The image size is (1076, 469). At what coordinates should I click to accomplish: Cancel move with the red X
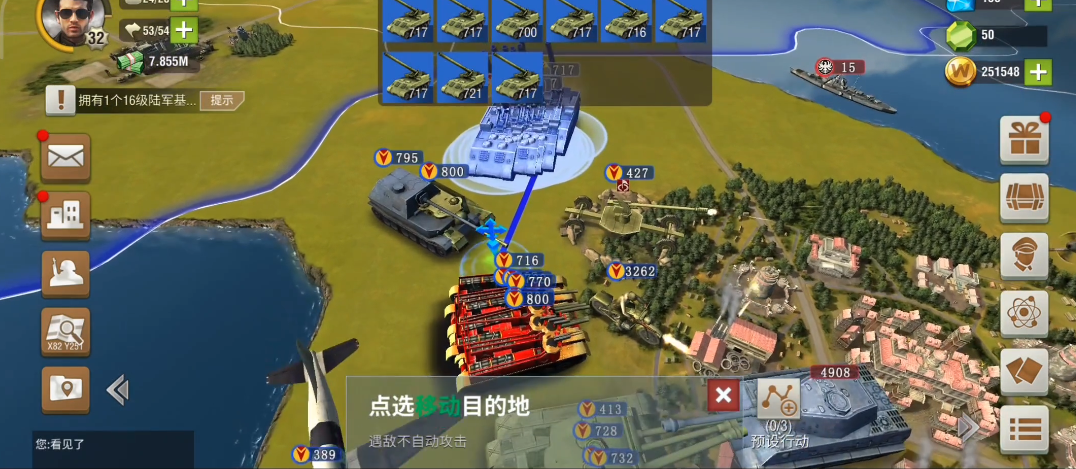click(x=724, y=396)
